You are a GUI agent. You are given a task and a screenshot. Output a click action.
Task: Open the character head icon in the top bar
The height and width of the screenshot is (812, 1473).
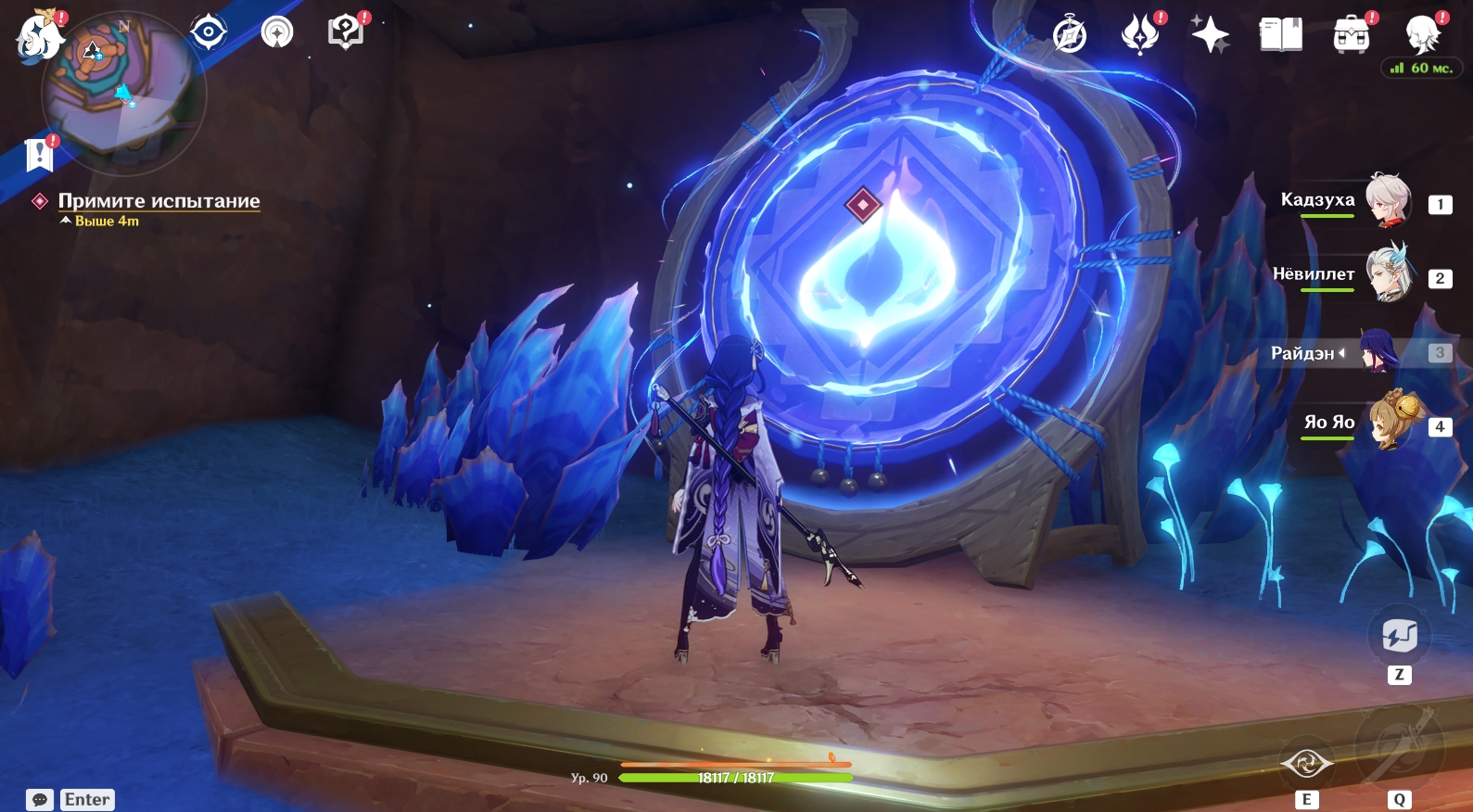1422,35
